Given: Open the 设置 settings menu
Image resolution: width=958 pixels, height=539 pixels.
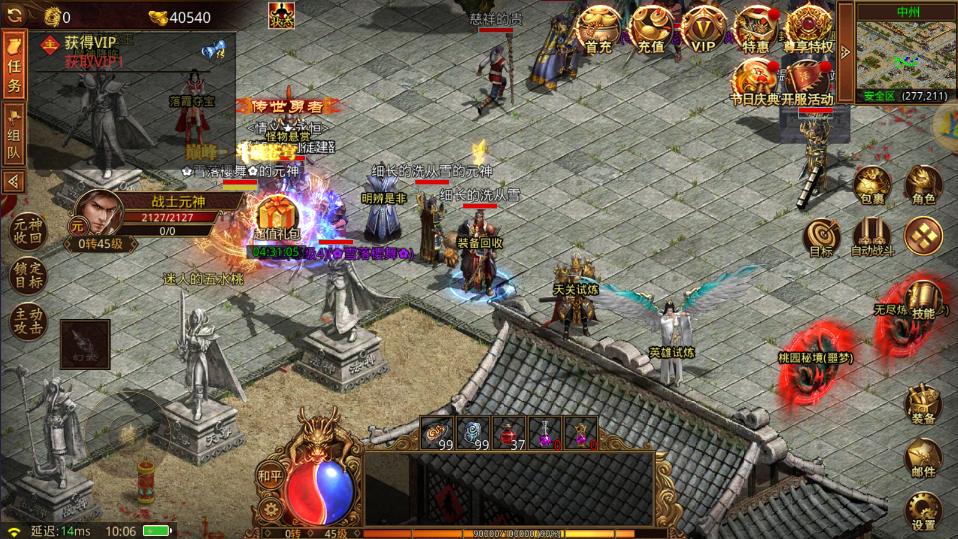Looking at the screenshot, I should (x=923, y=511).
